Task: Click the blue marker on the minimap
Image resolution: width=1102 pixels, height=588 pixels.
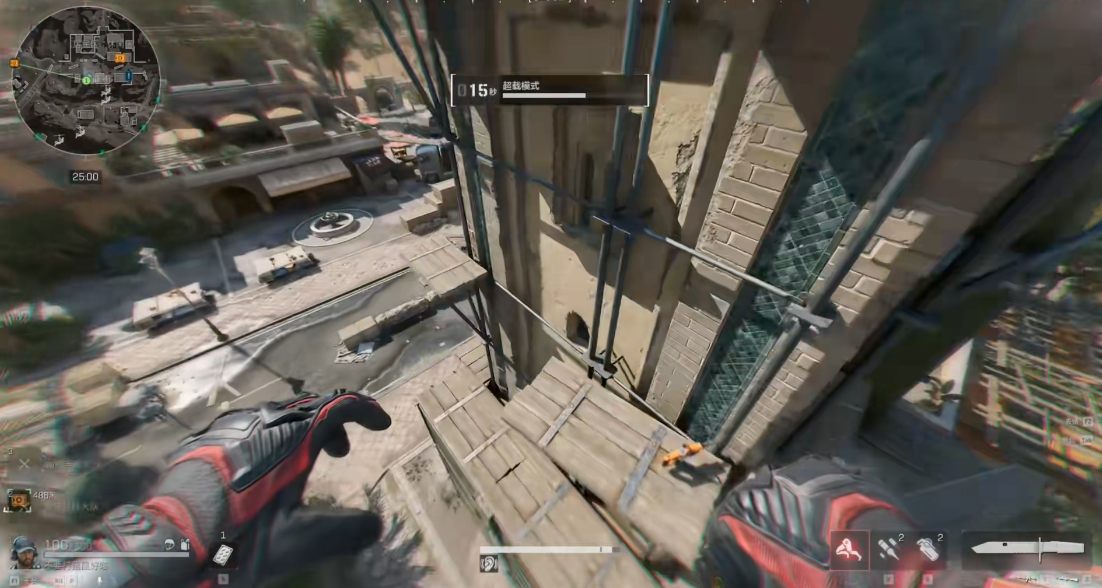Action: coord(130,74)
